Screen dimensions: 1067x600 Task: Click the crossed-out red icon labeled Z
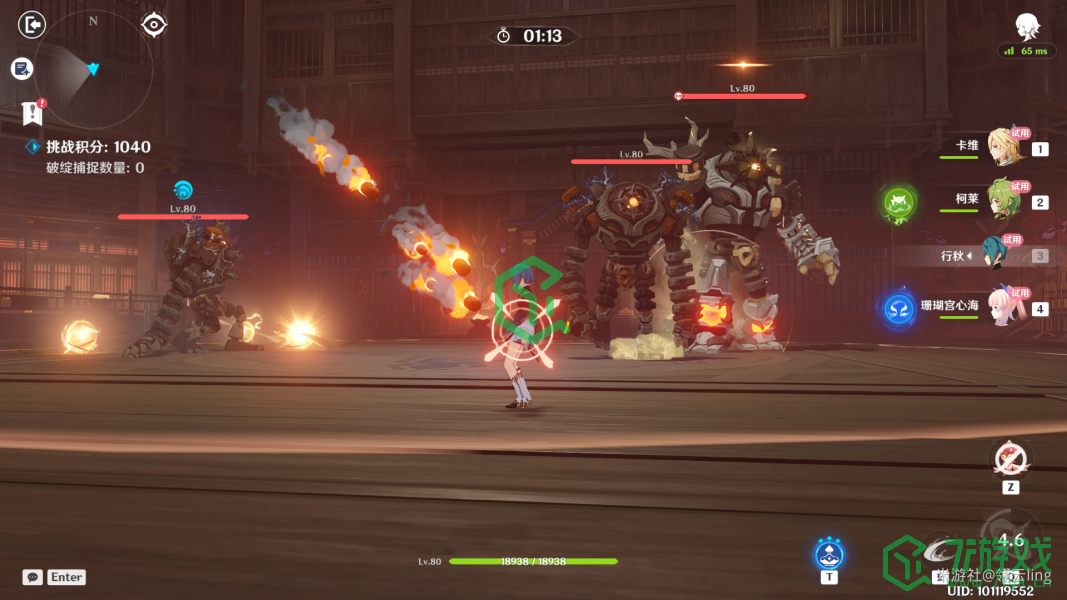coord(1011,460)
